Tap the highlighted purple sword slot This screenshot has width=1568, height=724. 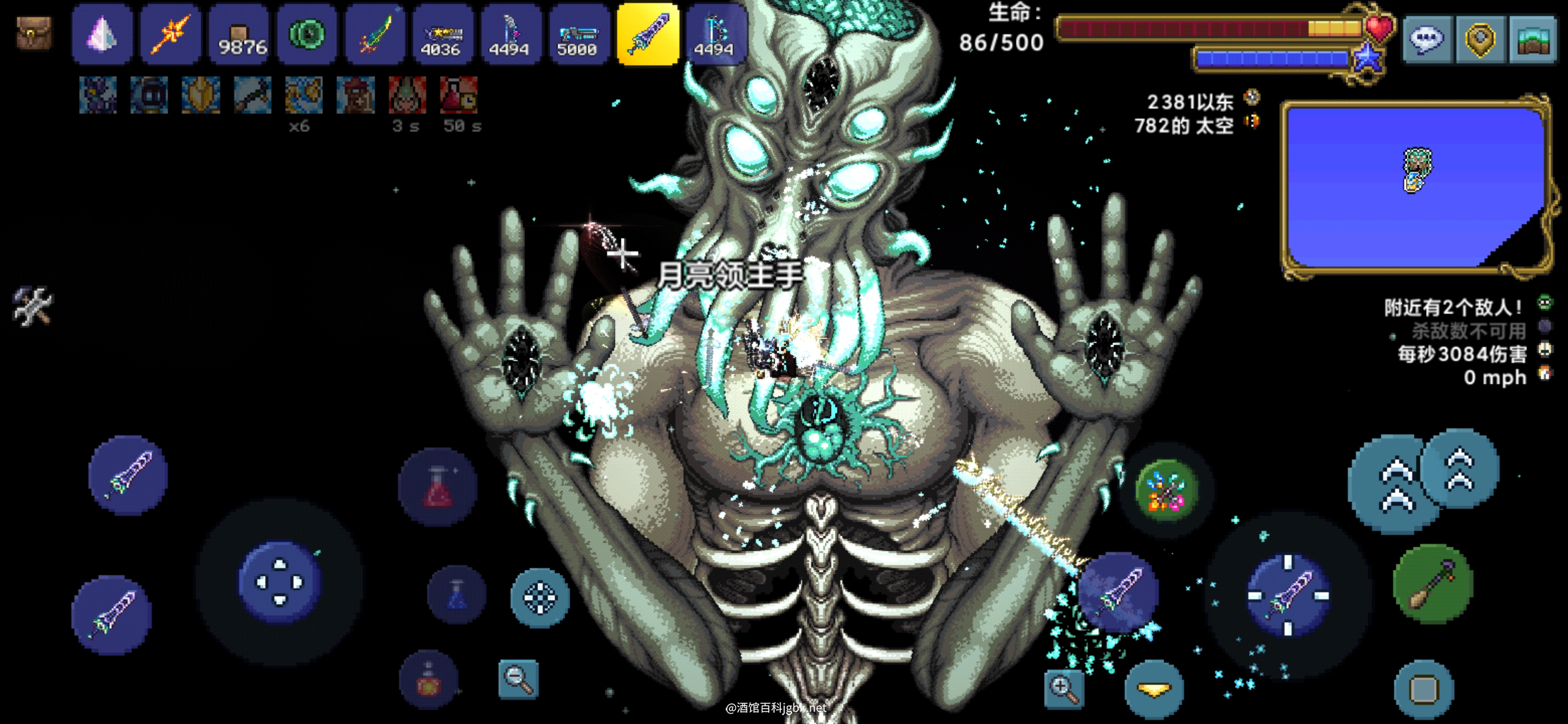point(647,34)
